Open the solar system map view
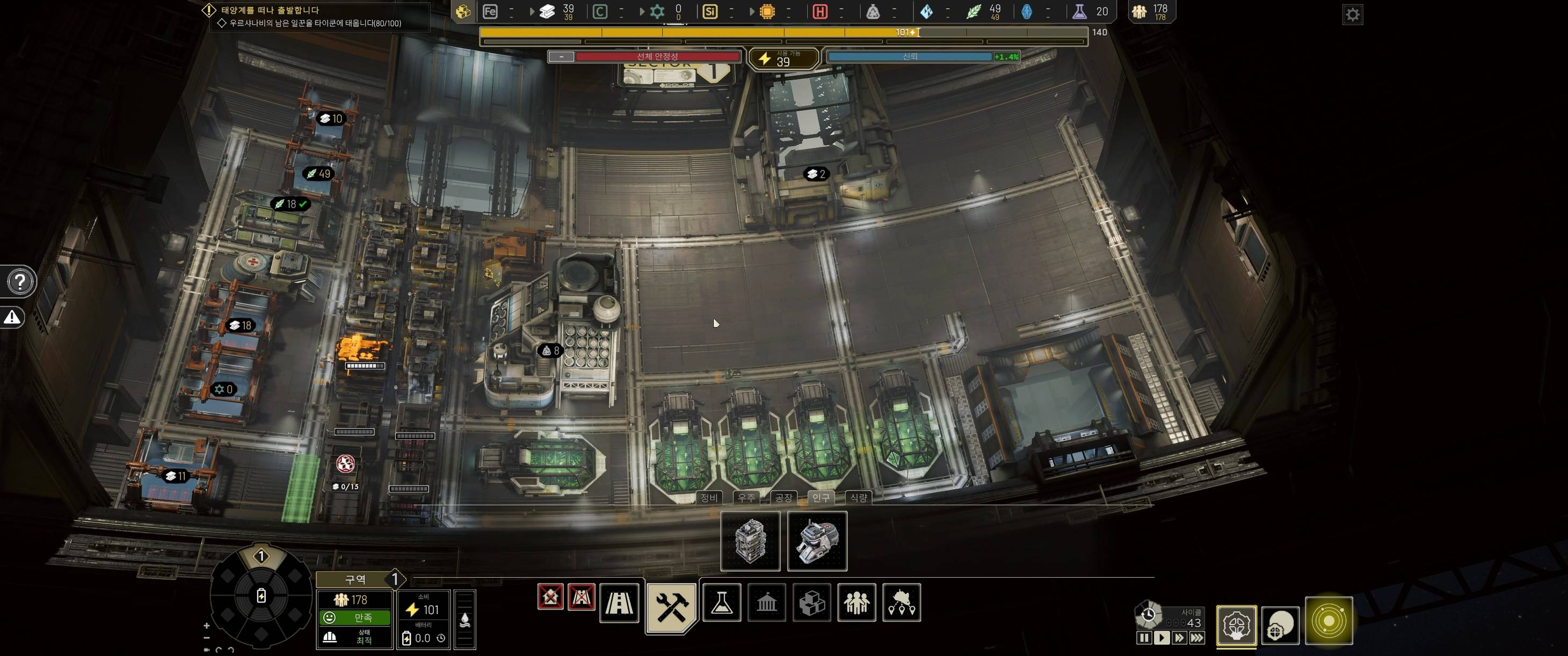 (x=1329, y=621)
